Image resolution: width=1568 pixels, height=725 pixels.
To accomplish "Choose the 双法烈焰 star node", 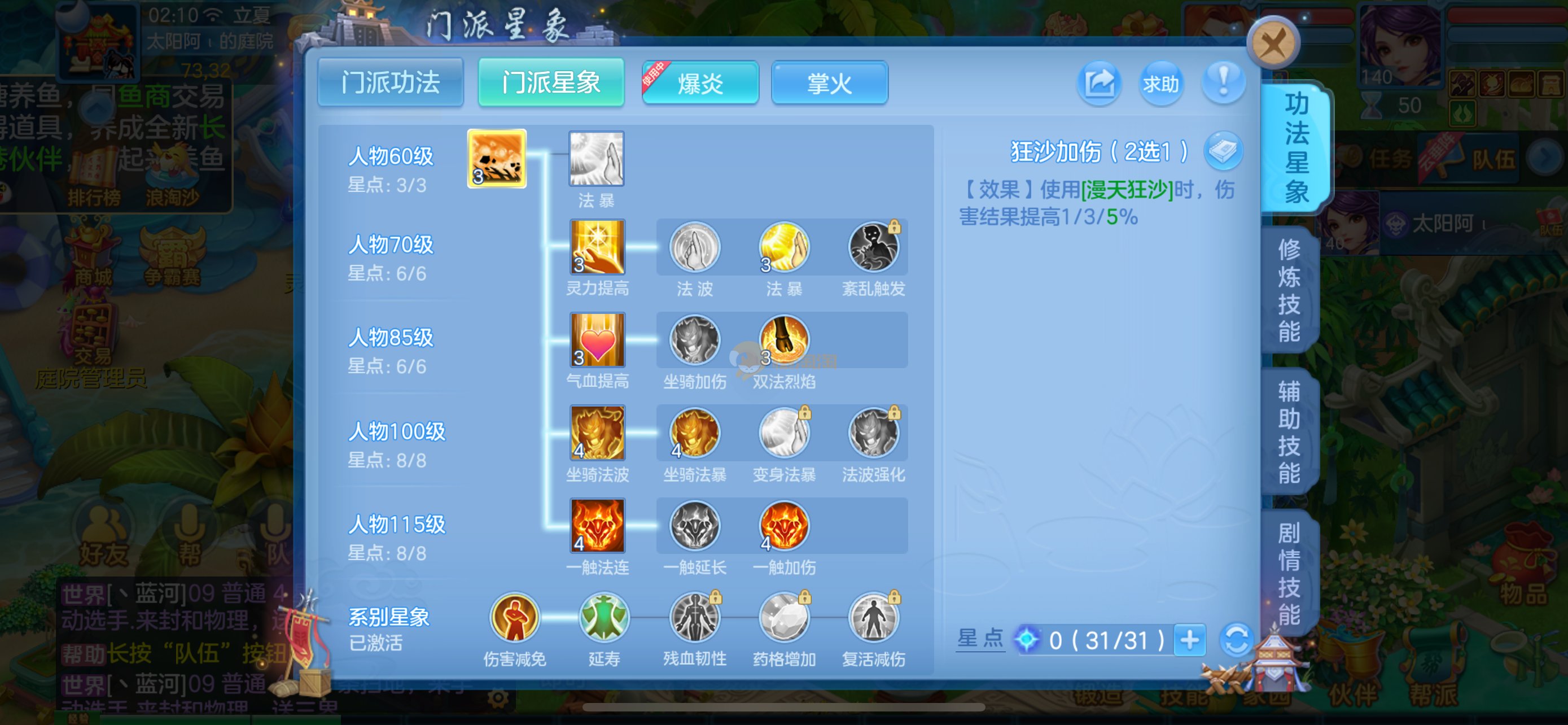I will pyautogui.click(x=784, y=340).
